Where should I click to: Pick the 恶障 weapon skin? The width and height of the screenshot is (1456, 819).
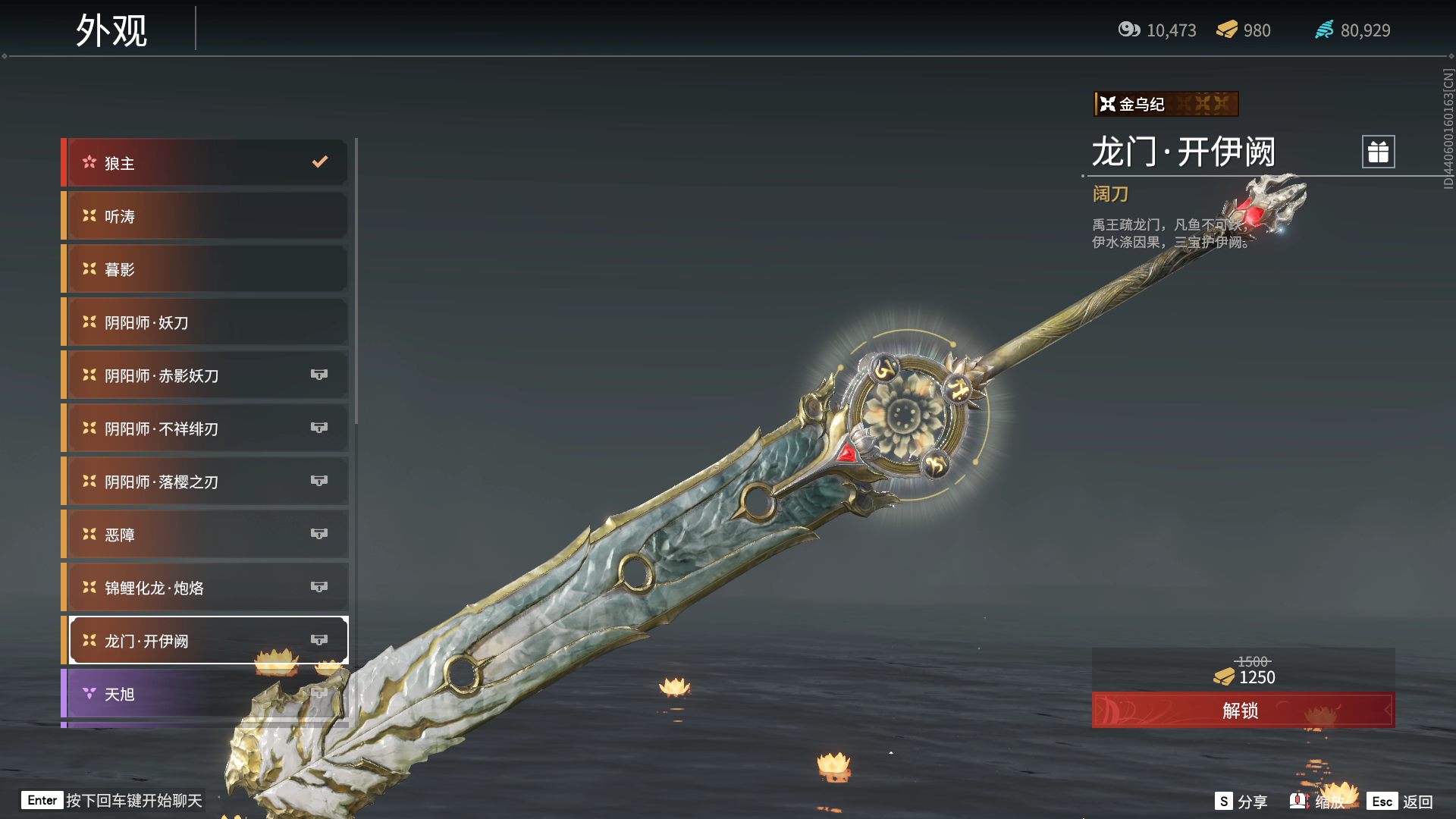pyautogui.click(x=206, y=535)
